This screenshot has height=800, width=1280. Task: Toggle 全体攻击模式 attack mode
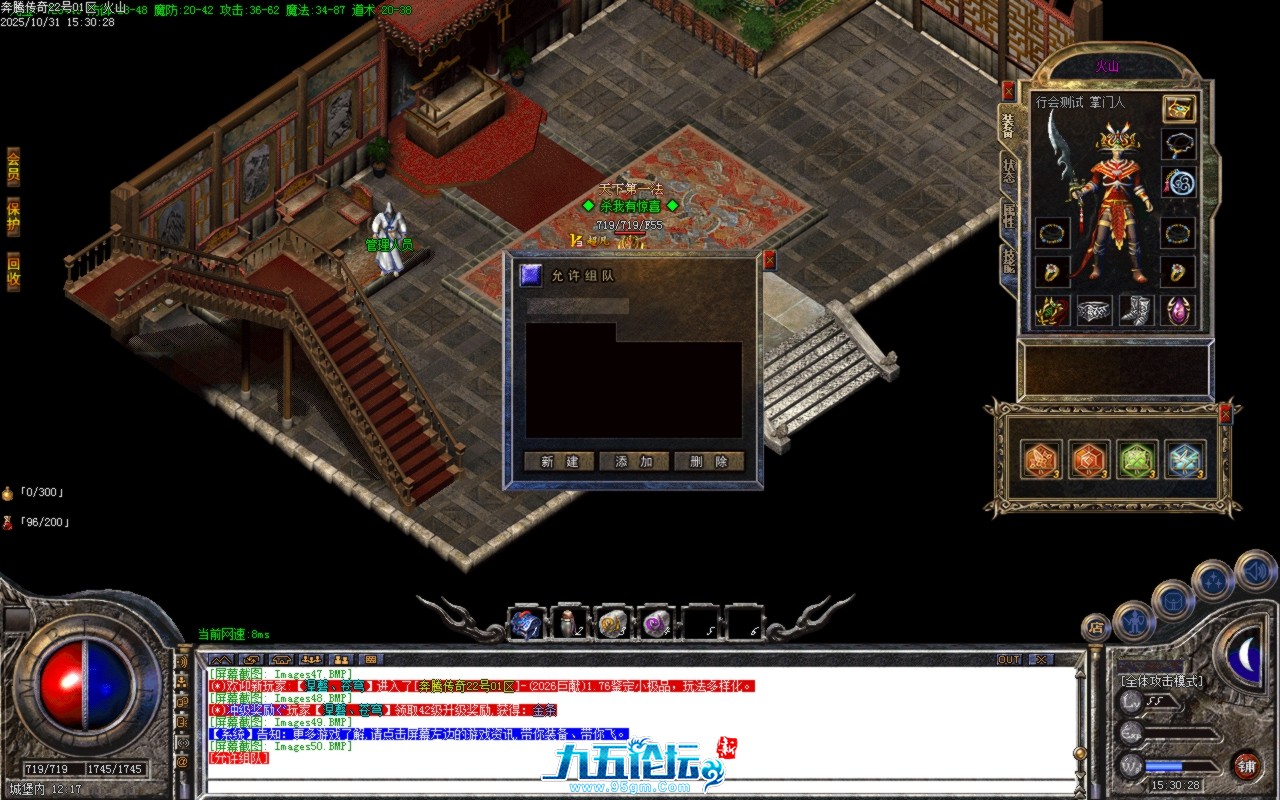tap(1161, 680)
